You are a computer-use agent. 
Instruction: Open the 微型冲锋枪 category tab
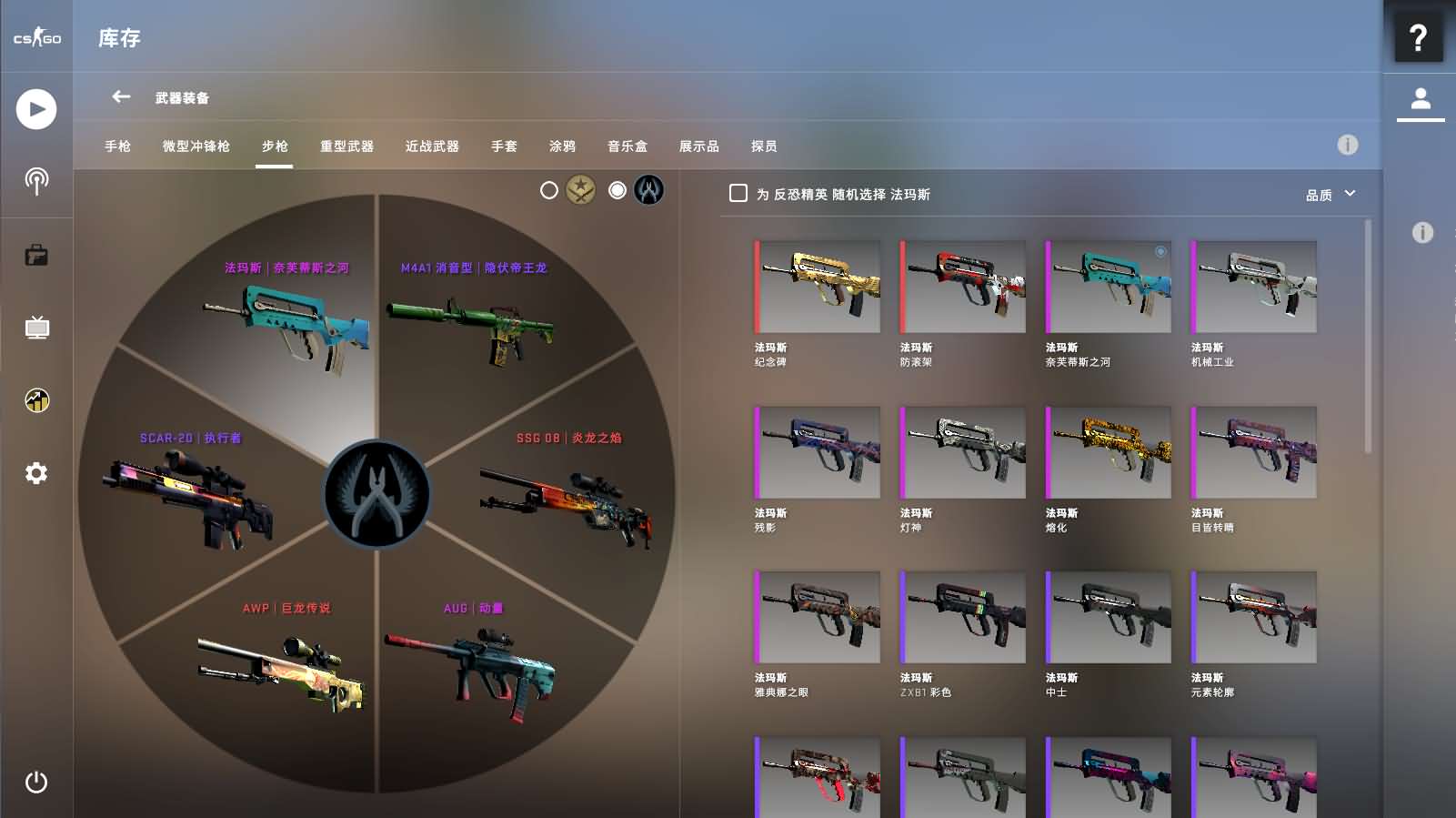196,146
